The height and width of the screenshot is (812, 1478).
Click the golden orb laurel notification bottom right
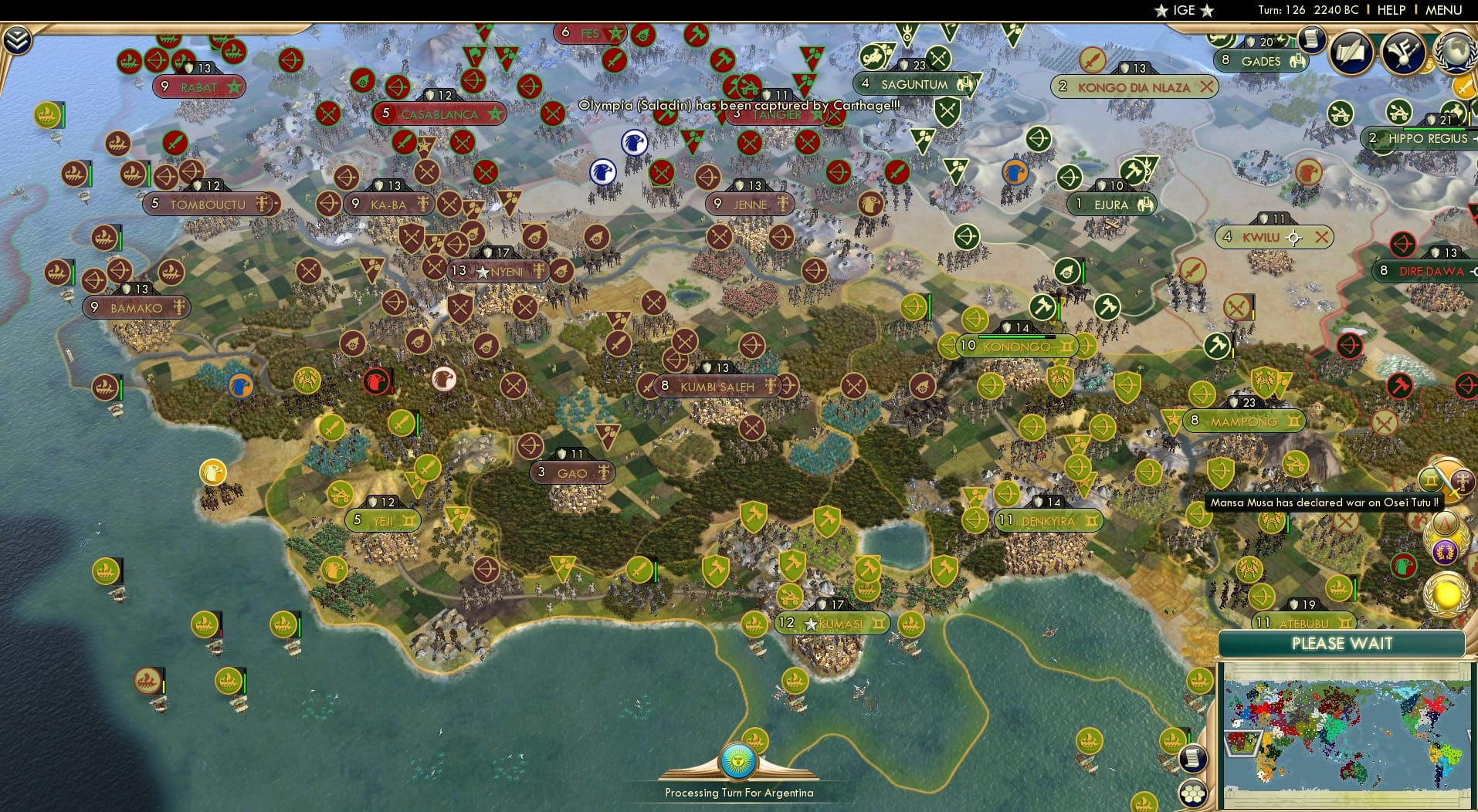click(x=1447, y=594)
